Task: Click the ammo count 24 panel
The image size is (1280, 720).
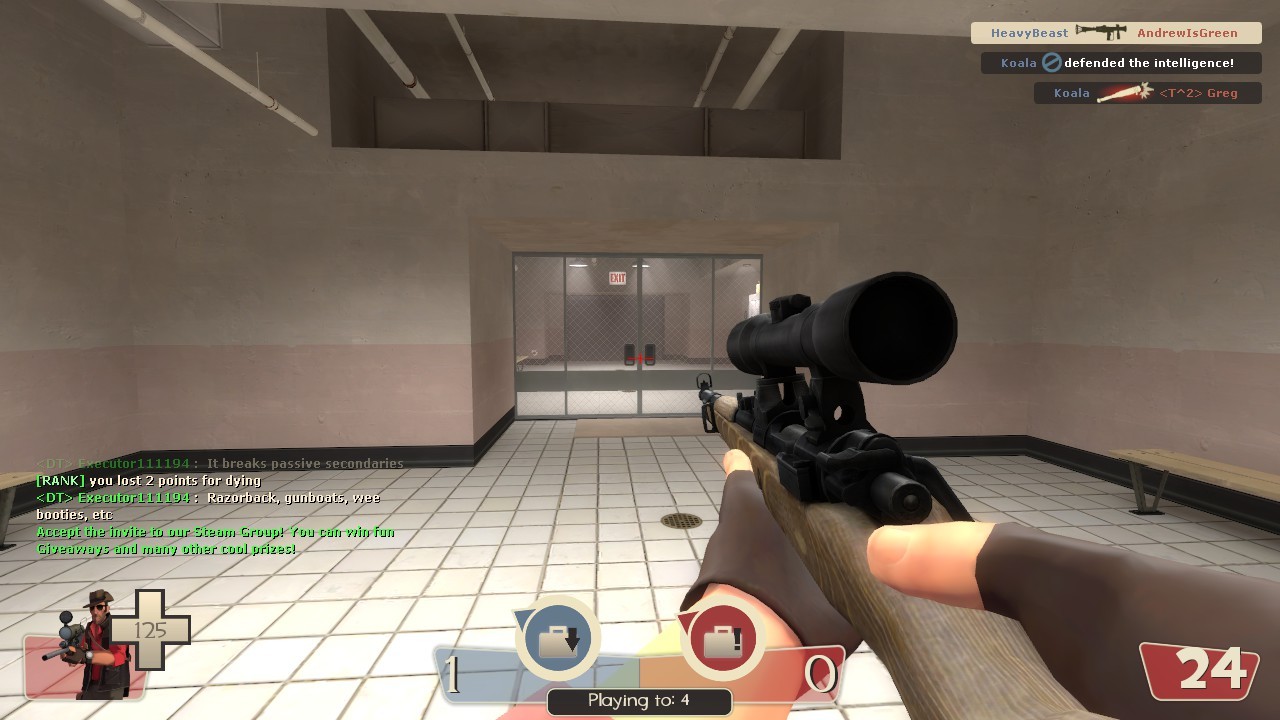Action: point(1198,670)
